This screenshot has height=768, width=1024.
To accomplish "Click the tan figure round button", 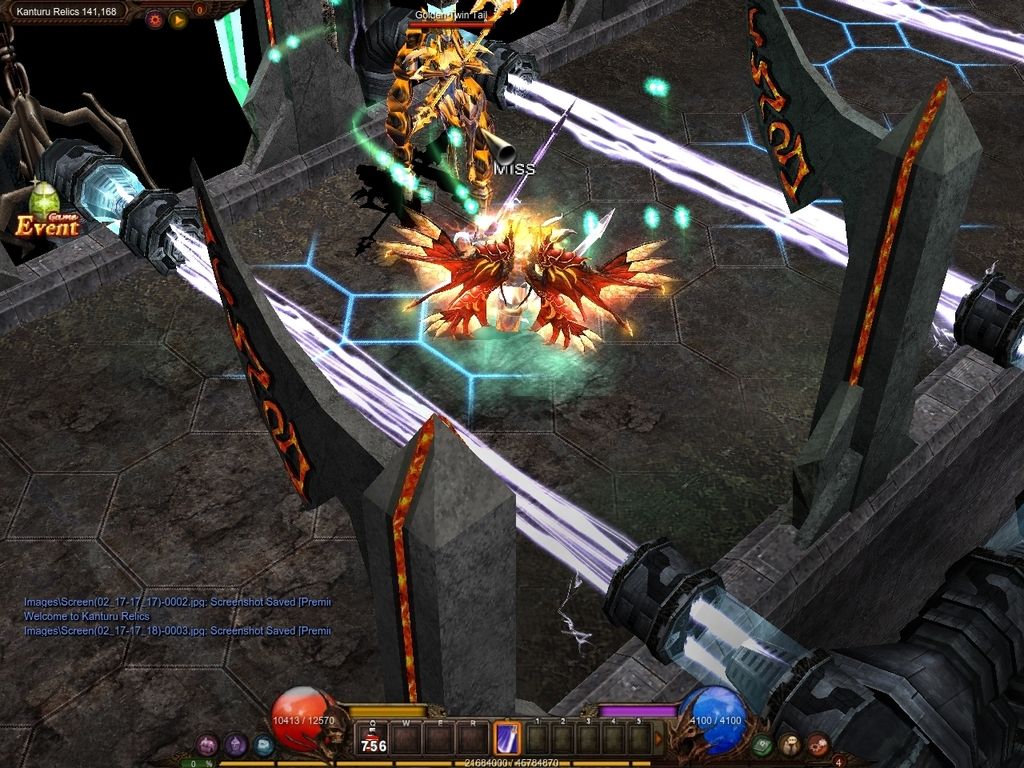I will tap(791, 744).
